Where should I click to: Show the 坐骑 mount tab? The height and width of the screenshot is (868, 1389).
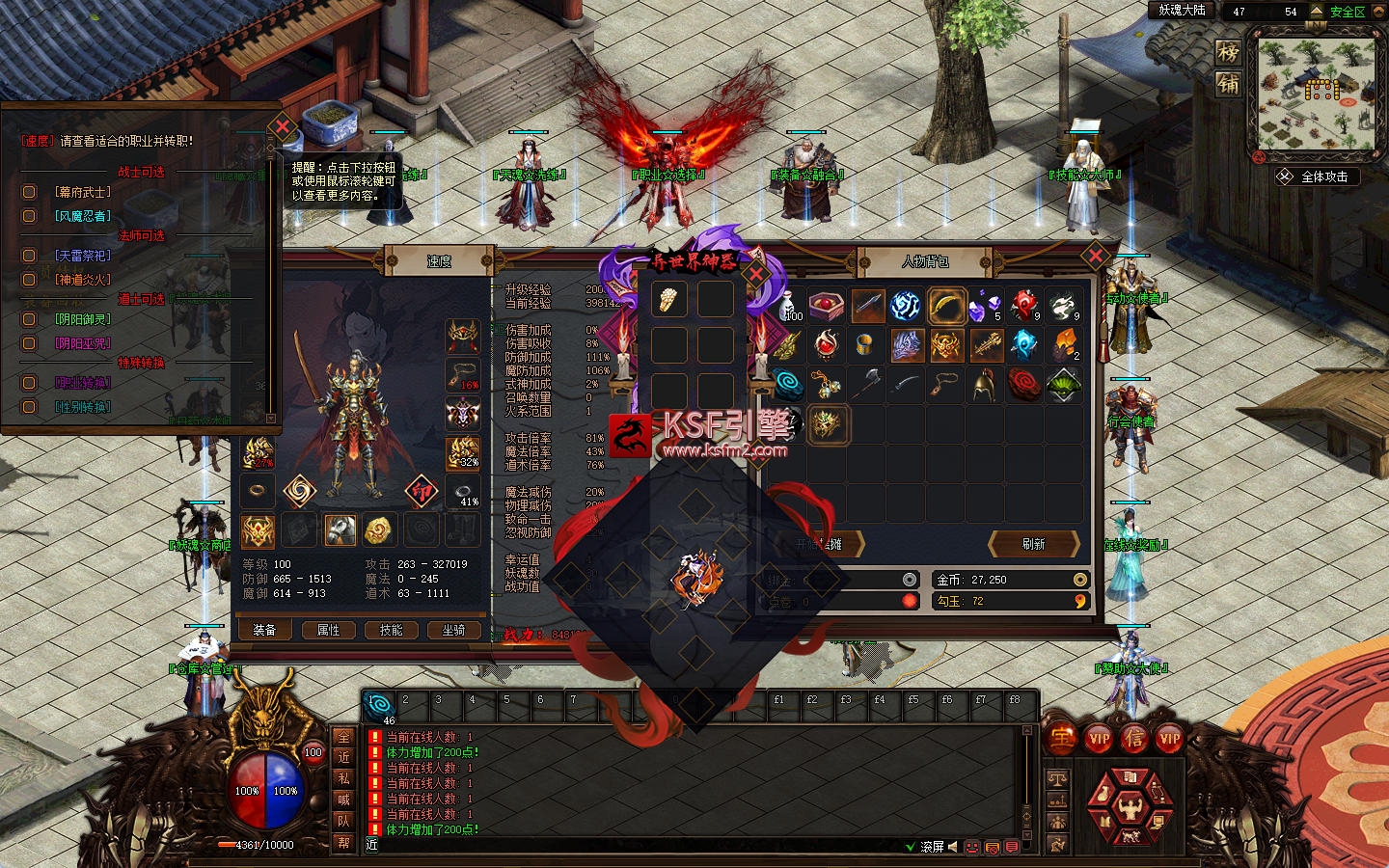(453, 630)
